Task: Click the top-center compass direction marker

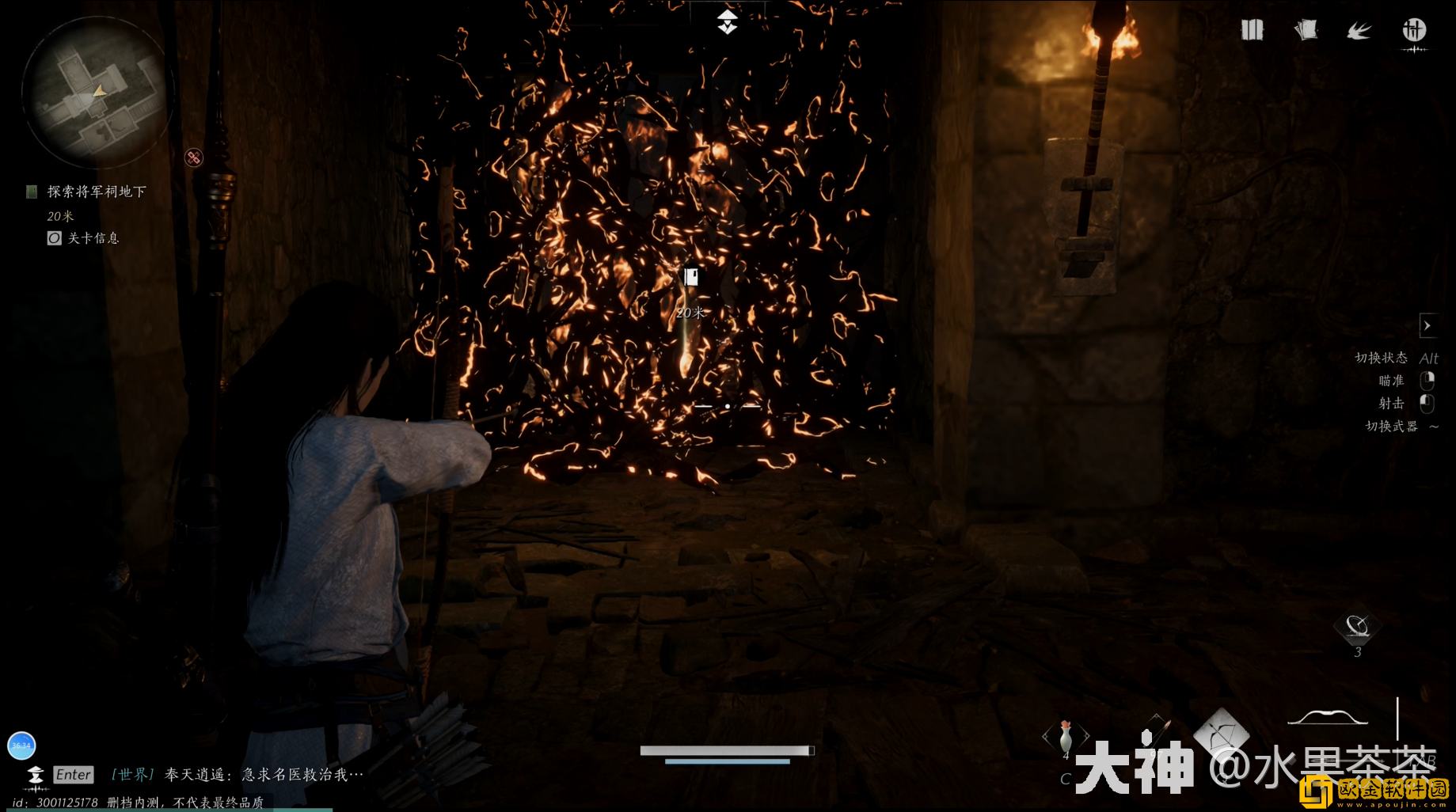Action: coord(728,22)
